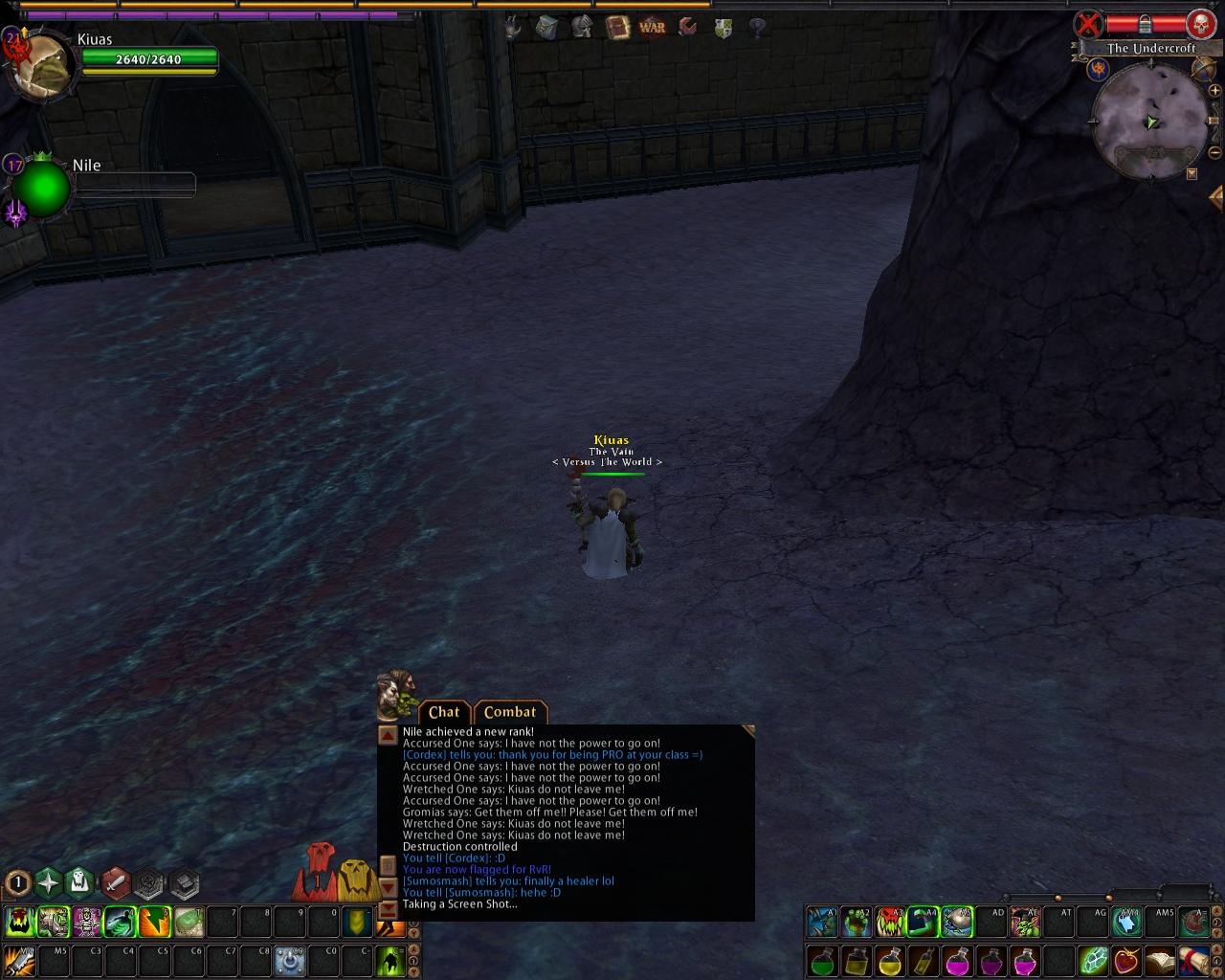Open the character helmet menu icon
1225x980 pixels.
(582, 27)
